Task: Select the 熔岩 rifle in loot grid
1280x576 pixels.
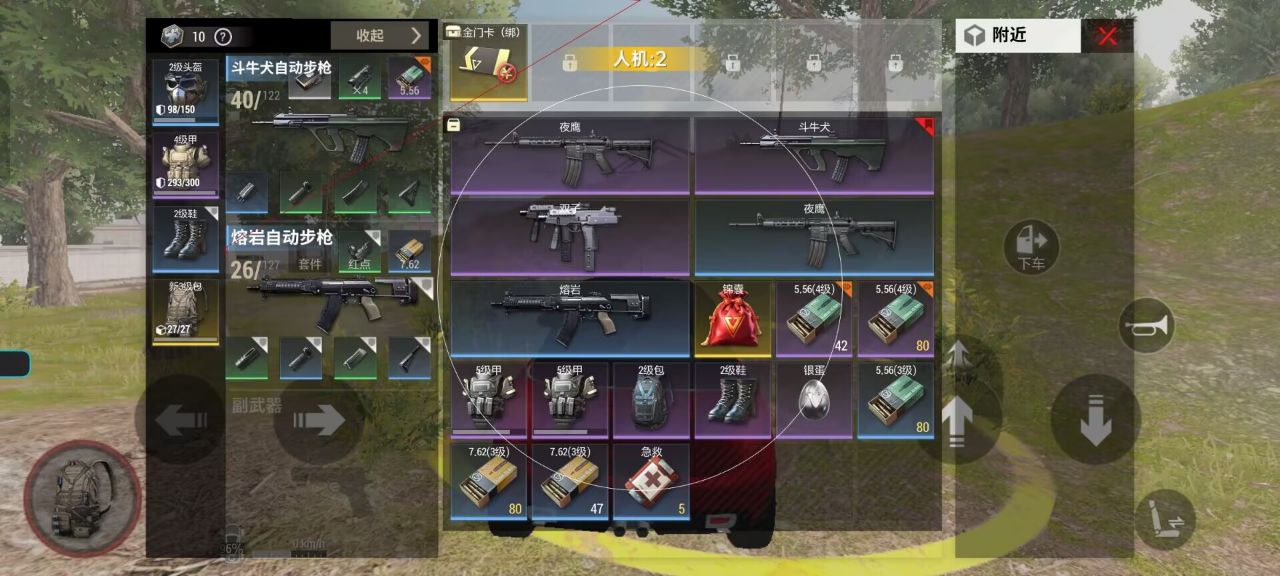Action: pyautogui.click(x=570, y=318)
